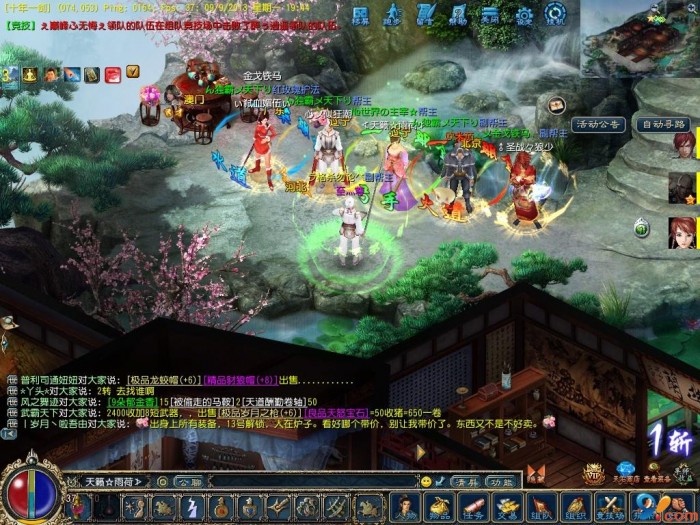Open the 功能 function button
The width and height of the screenshot is (700, 525).
click(x=501, y=480)
